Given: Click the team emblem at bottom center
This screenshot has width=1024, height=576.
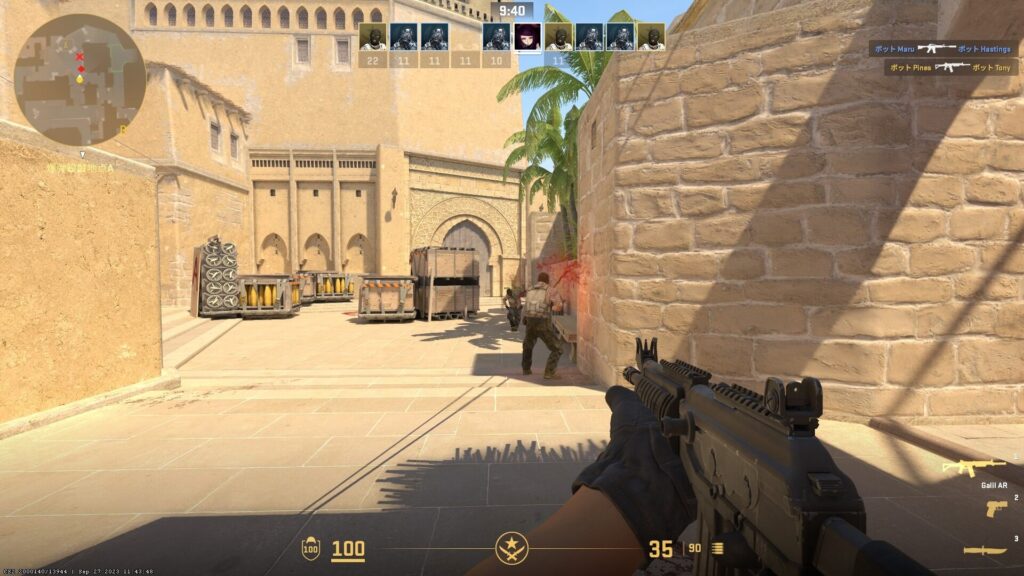Looking at the screenshot, I should point(512,548).
